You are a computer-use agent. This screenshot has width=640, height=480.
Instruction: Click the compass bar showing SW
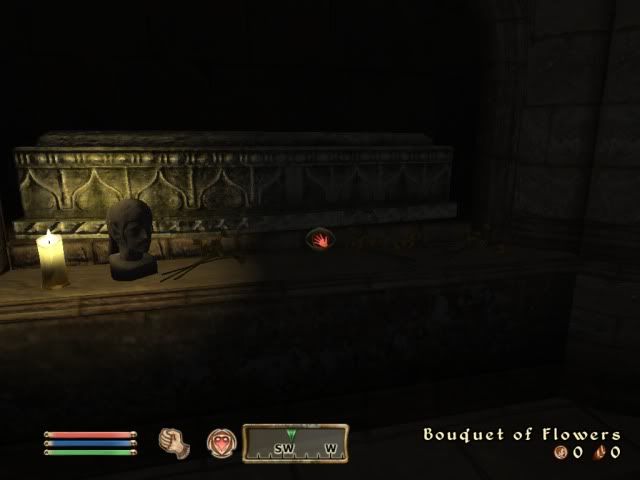[x=297, y=443]
